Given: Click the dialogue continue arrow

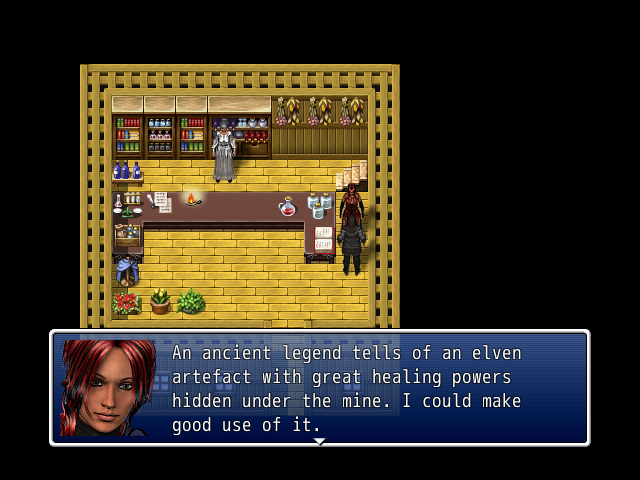Looking at the screenshot, I should click(x=319, y=441).
